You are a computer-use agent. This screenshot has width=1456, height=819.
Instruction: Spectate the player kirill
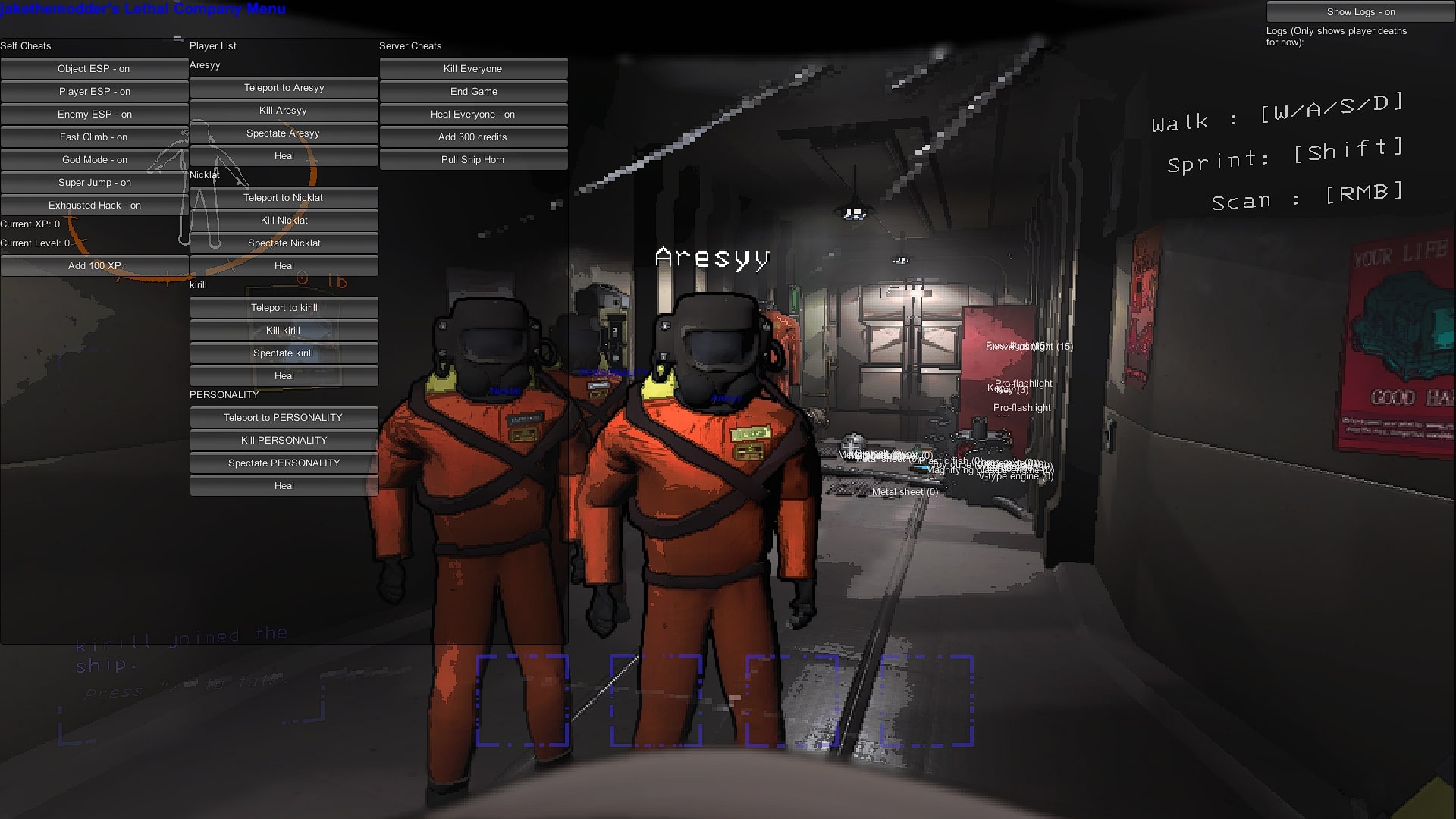pos(284,353)
